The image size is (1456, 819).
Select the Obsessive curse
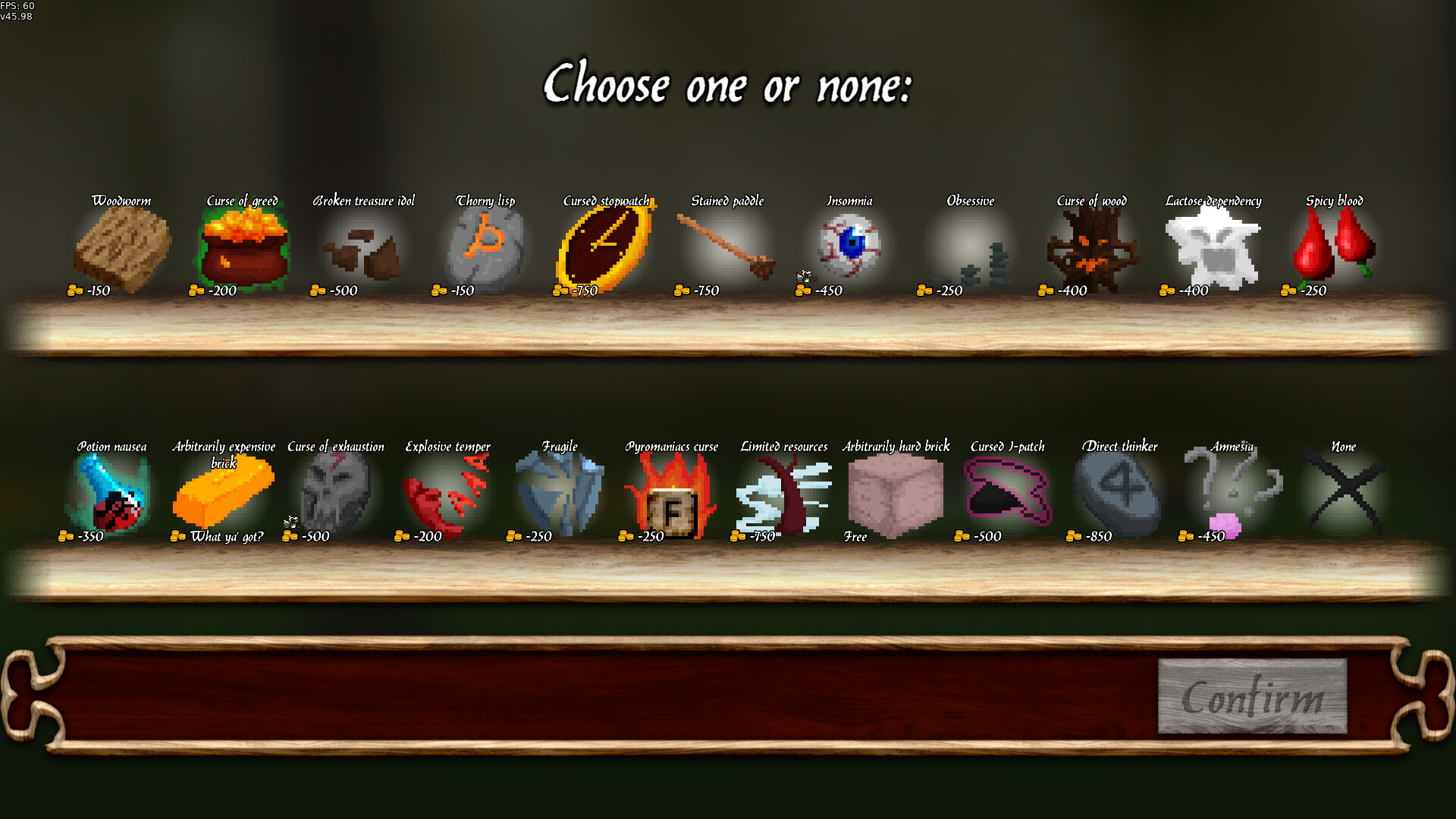coord(971,246)
